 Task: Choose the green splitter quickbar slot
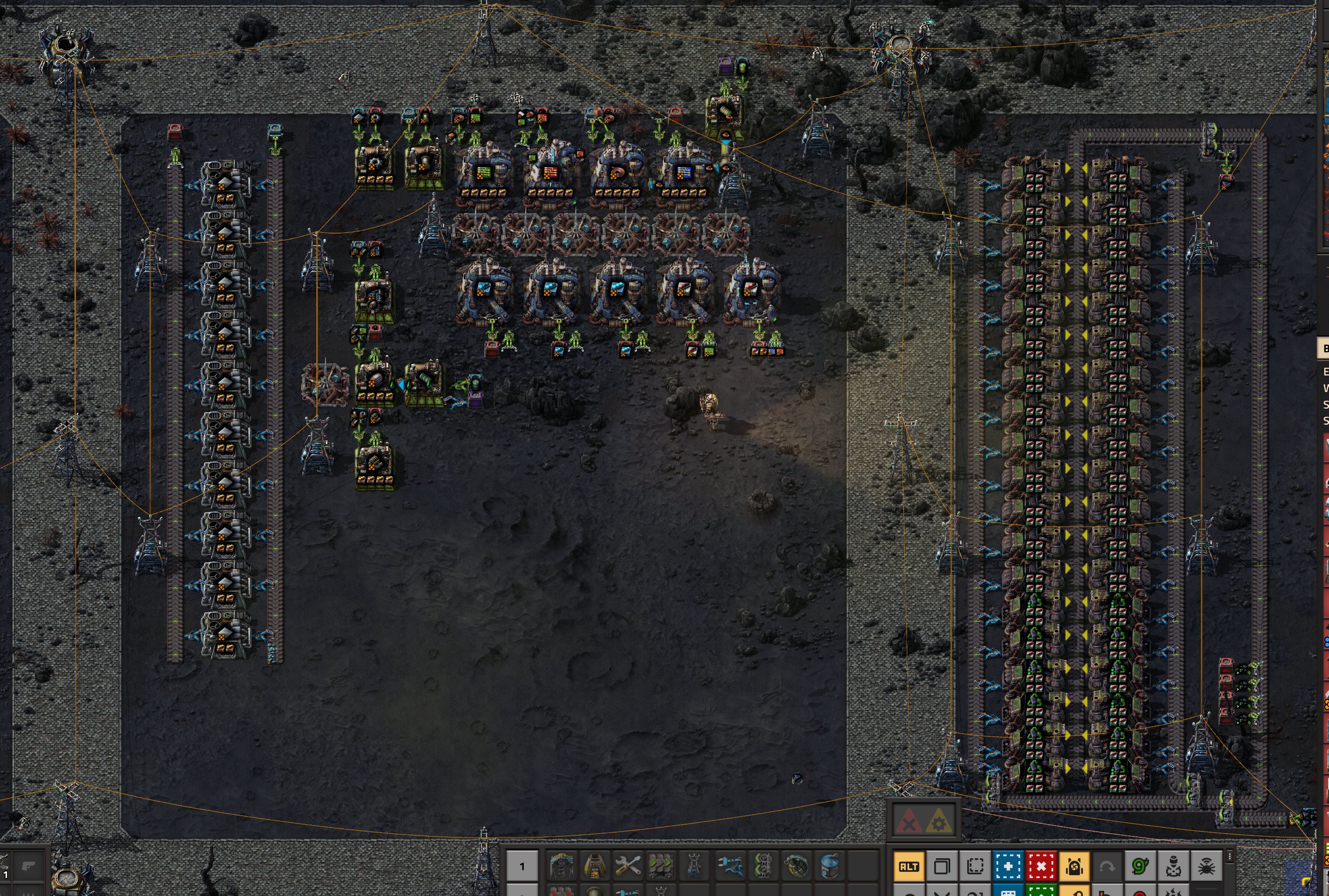point(763,866)
